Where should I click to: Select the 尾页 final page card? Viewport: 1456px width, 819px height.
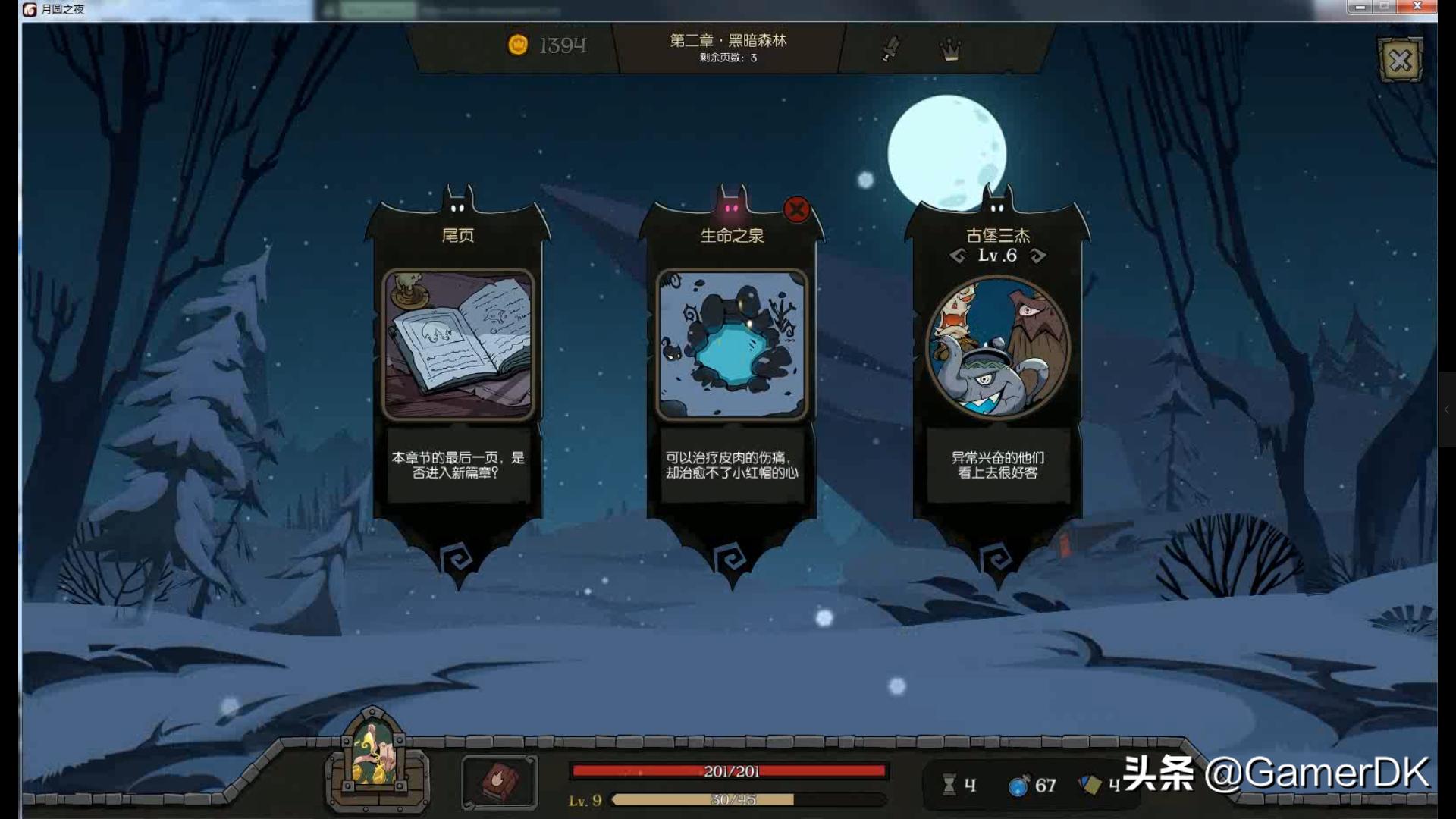pyautogui.click(x=458, y=345)
